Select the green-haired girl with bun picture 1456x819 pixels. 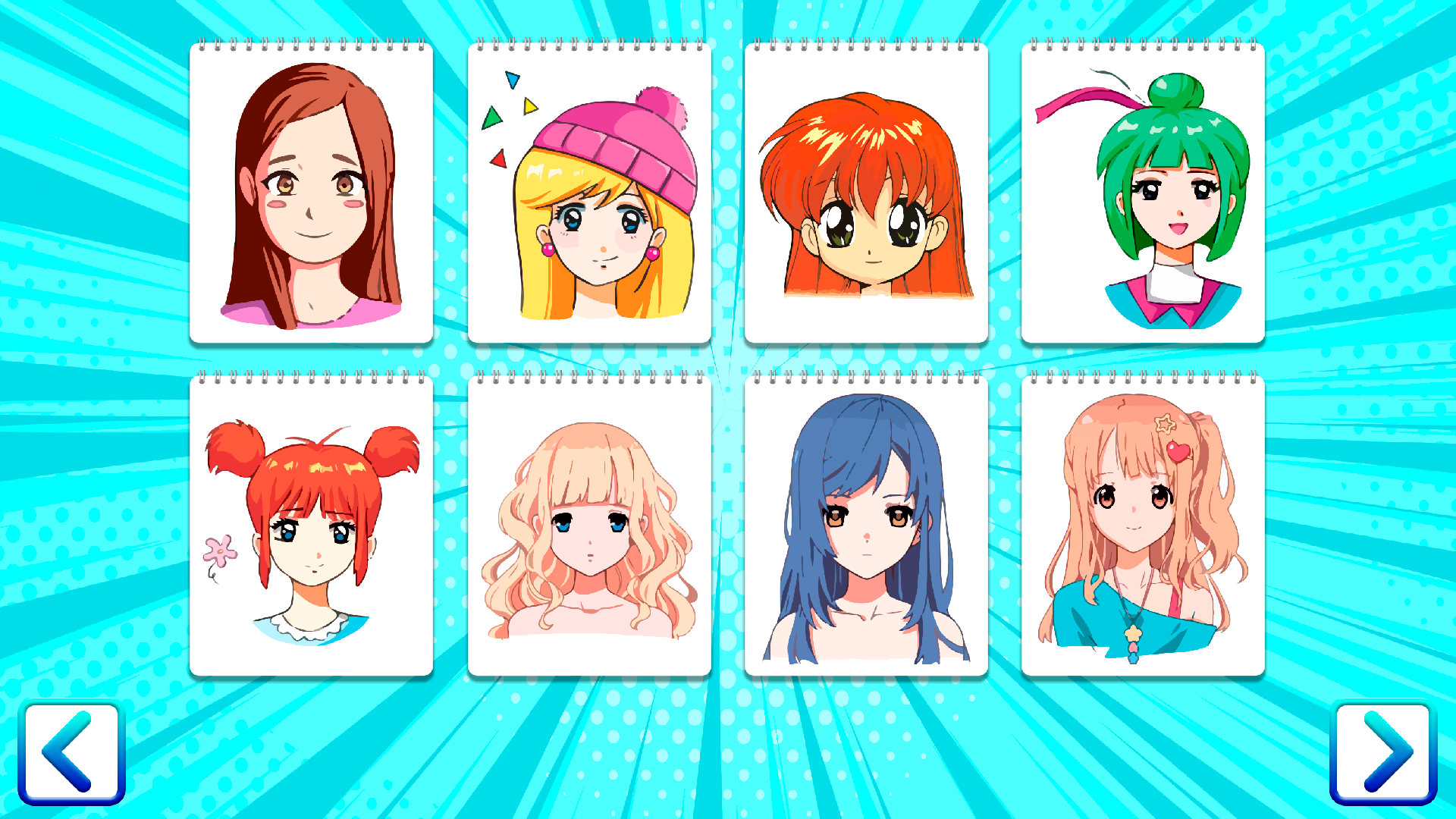[1144, 190]
